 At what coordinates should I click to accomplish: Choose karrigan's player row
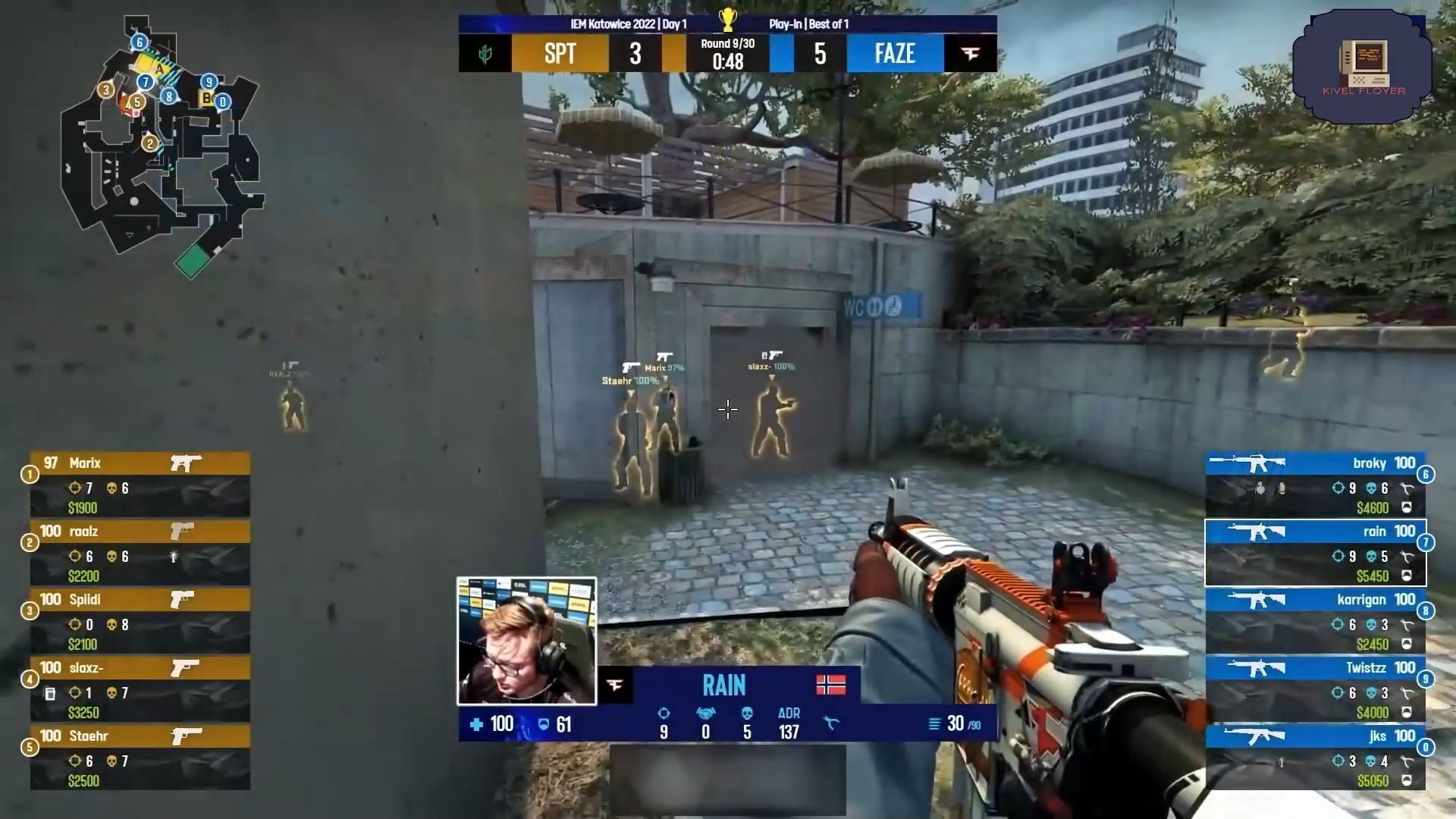click(1315, 620)
